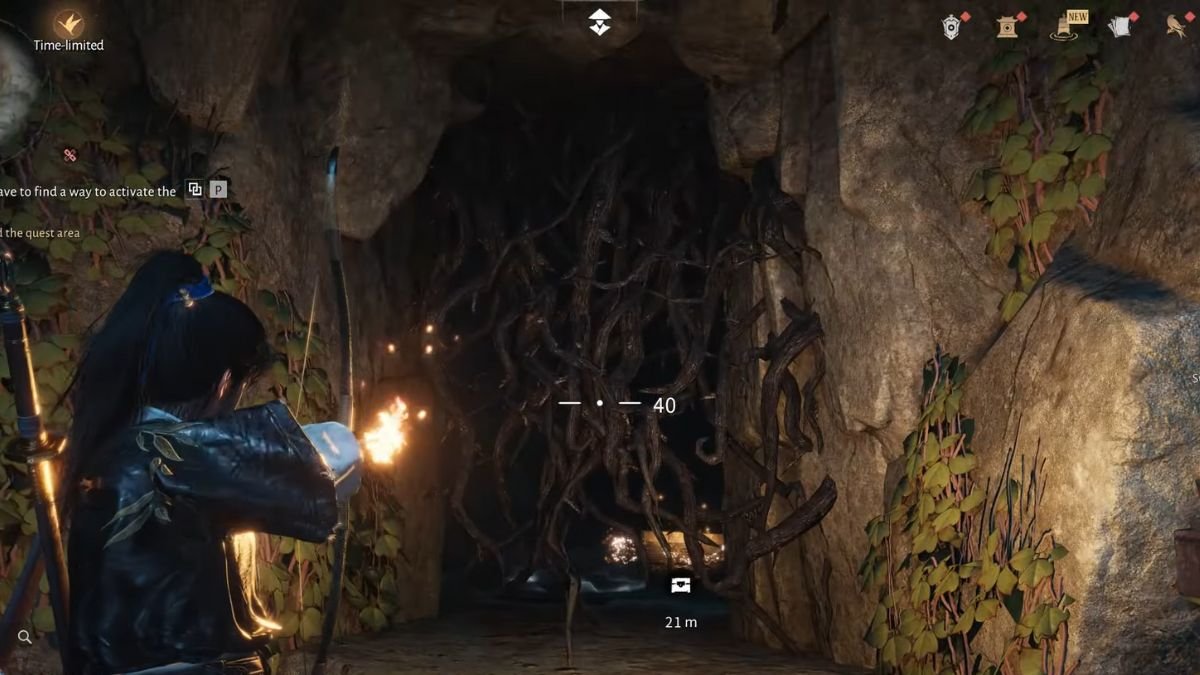Viewport: 1200px width, 675px height.
Task: Open the Time-limited event icon
Action: [x=68, y=24]
